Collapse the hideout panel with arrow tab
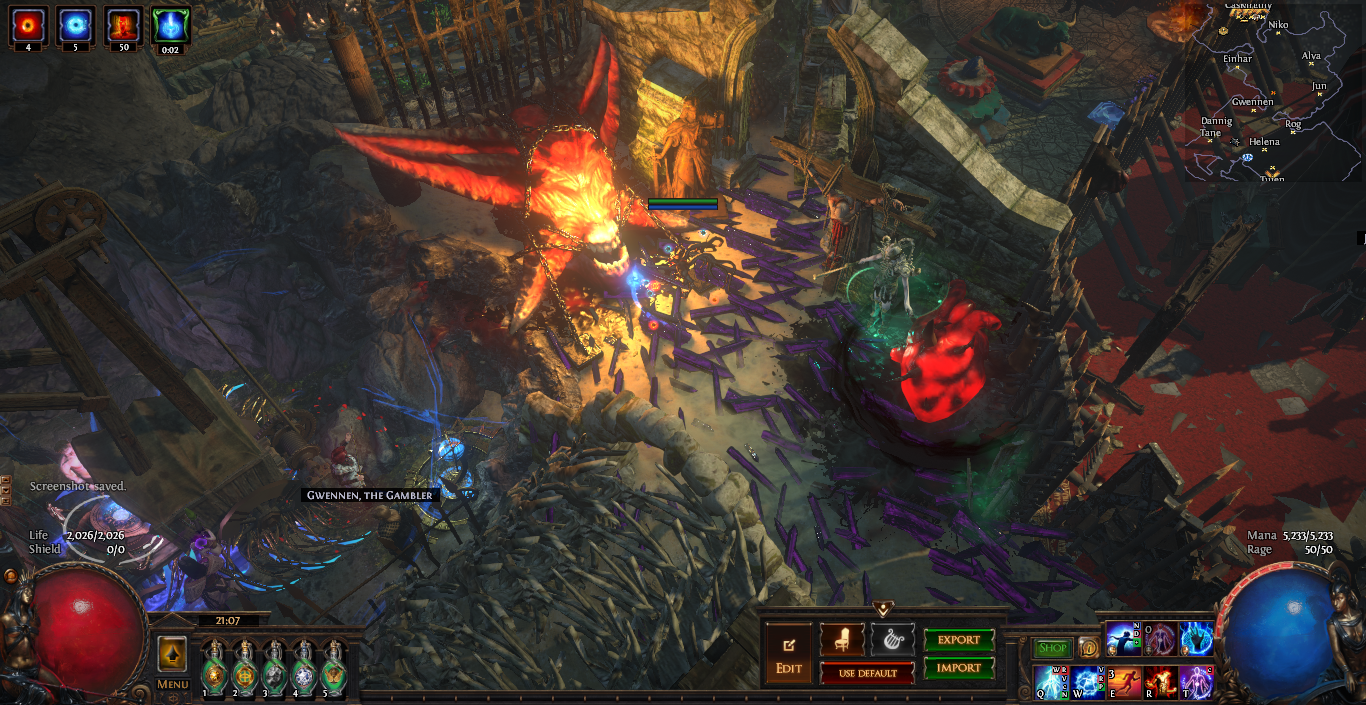 click(x=882, y=608)
